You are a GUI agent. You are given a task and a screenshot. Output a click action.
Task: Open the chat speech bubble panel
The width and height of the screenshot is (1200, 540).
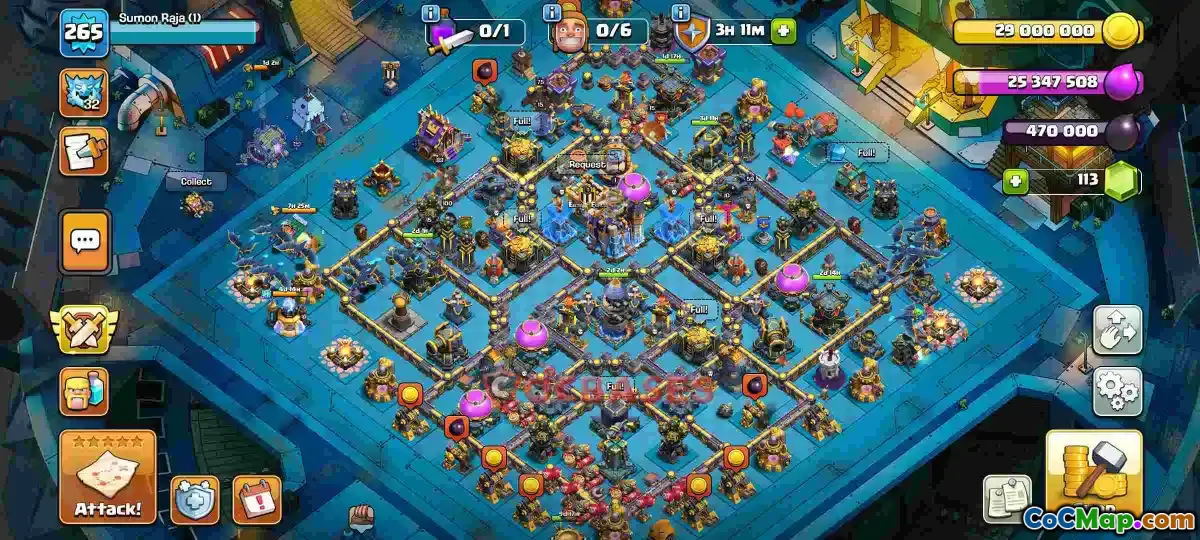pyautogui.click(x=85, y=241)
